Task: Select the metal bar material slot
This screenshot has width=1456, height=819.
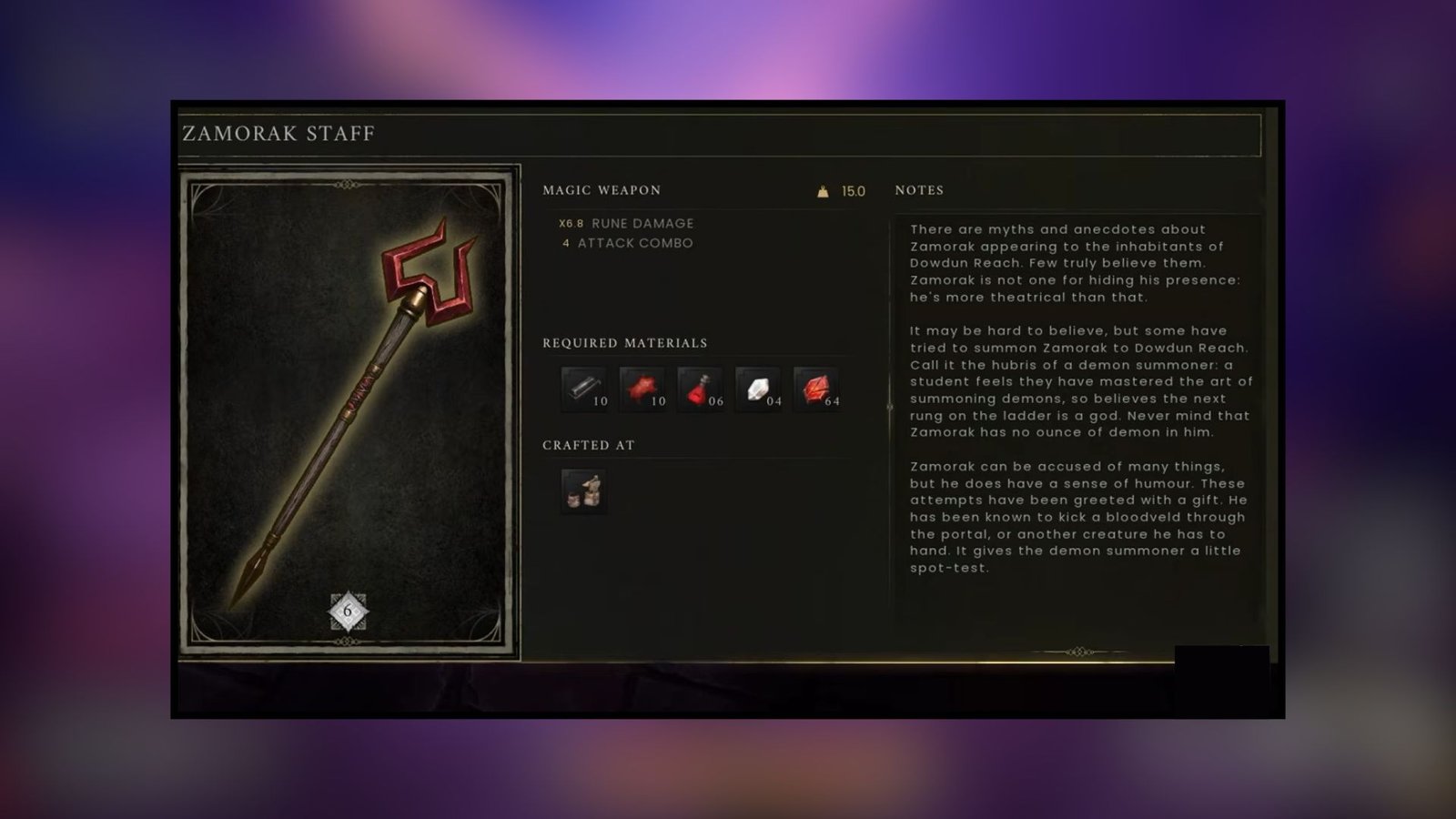Action: click(x=584, y=389)
